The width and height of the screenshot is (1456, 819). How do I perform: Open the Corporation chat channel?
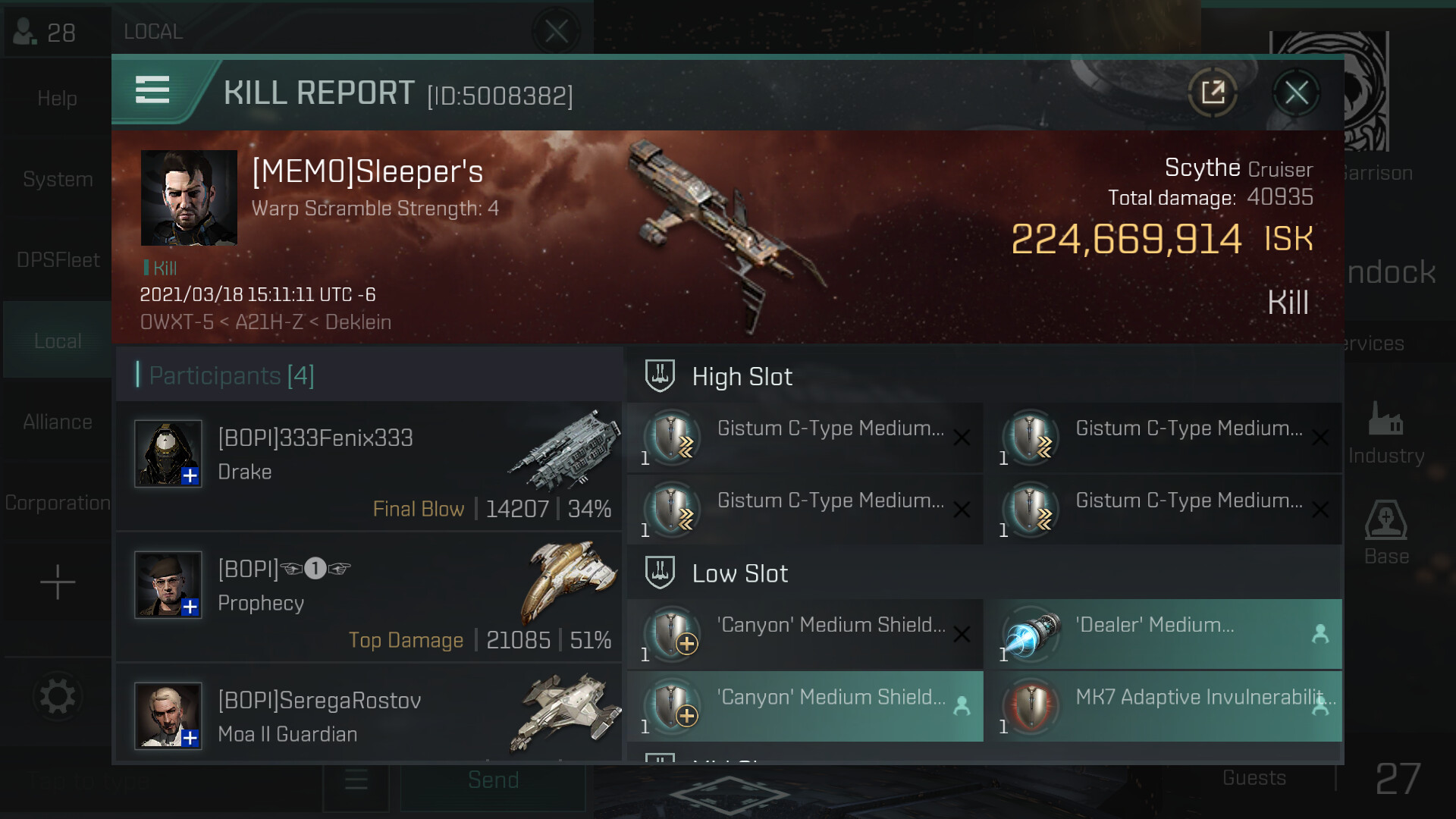click(x=58, y=503)
